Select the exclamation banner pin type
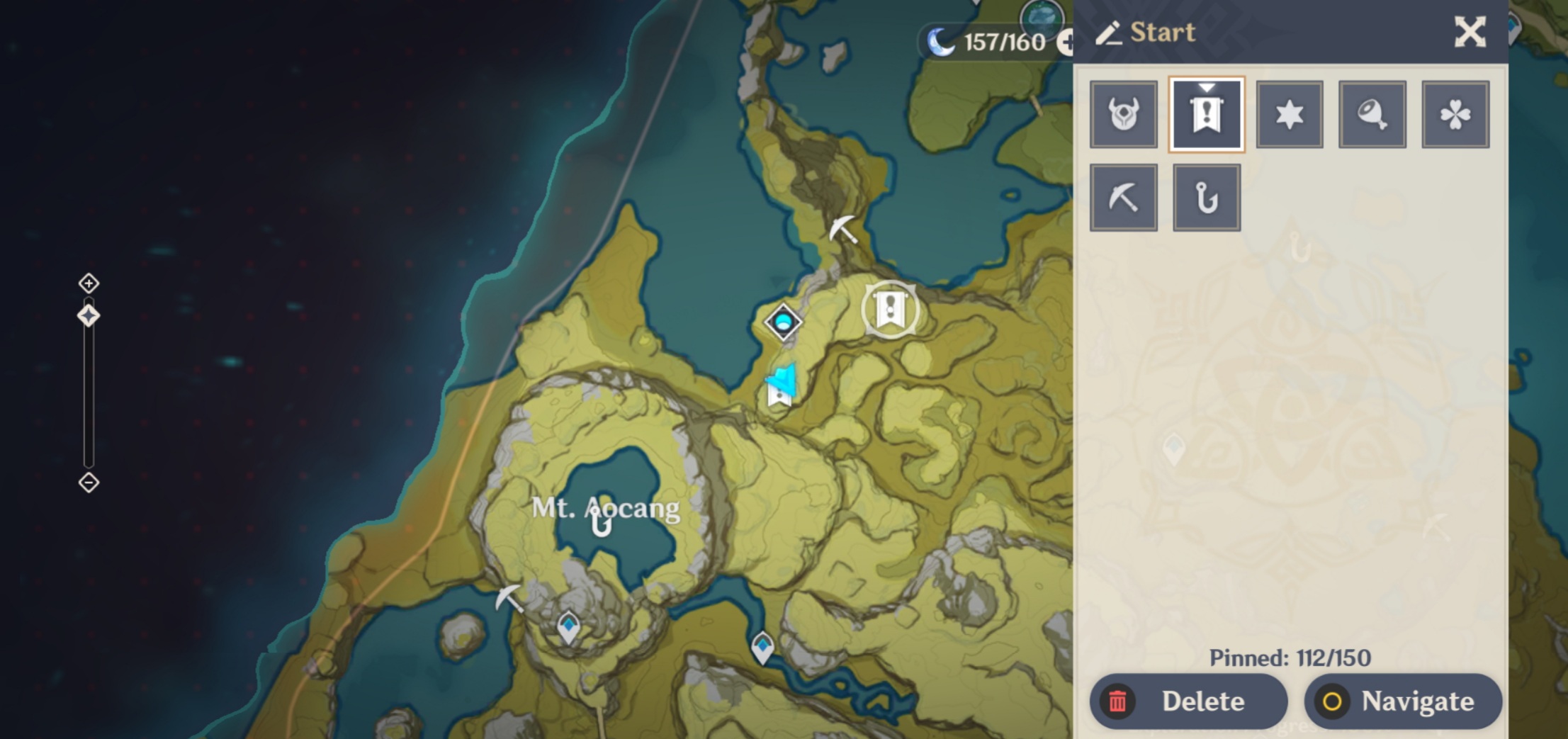 (x=1207, y=113)
